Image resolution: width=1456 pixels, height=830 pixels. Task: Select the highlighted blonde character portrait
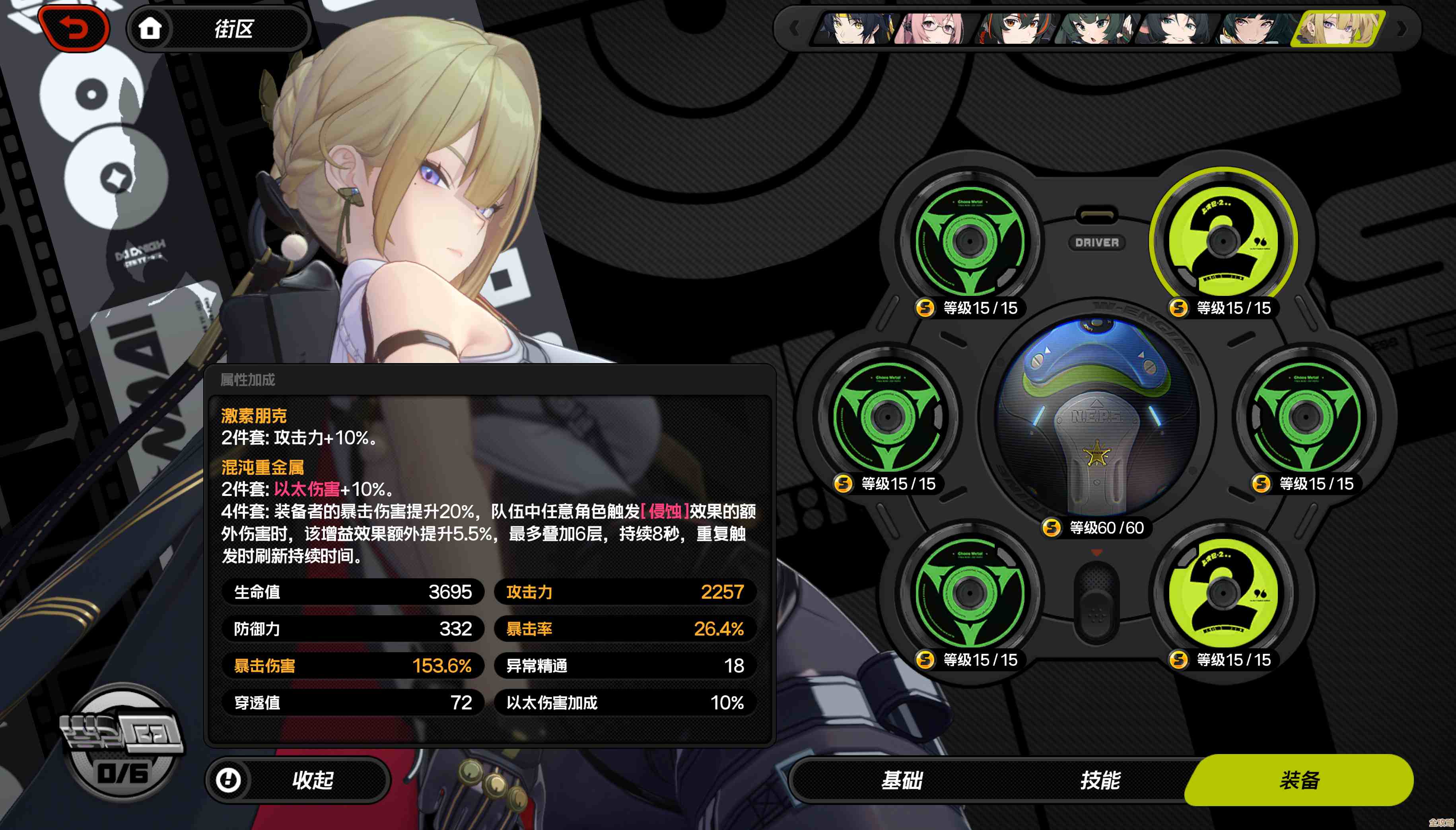coord(1336,29)
